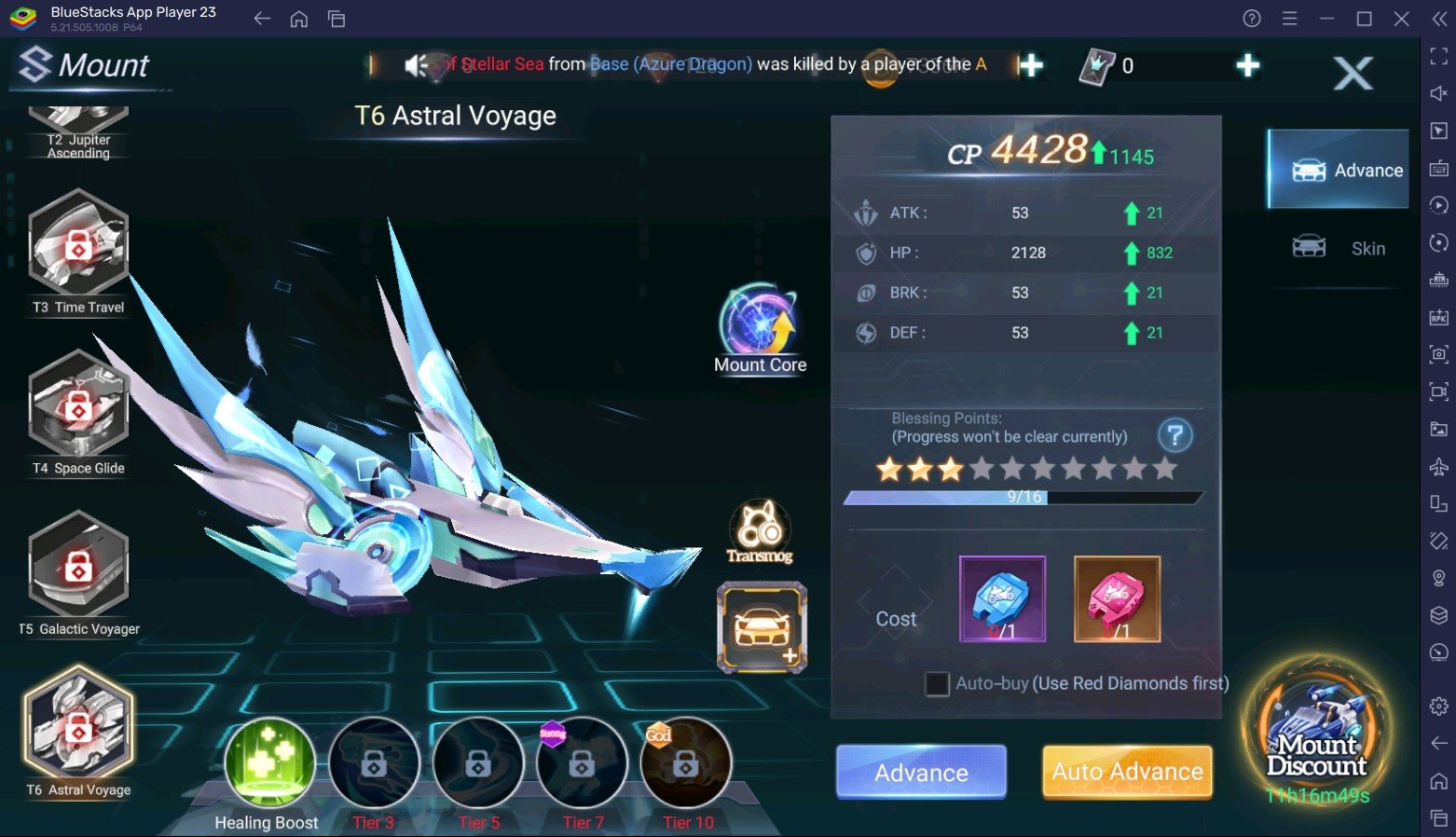
Task: Select the T5 Galactic Voyager mount
Action: tap(78, 567)
